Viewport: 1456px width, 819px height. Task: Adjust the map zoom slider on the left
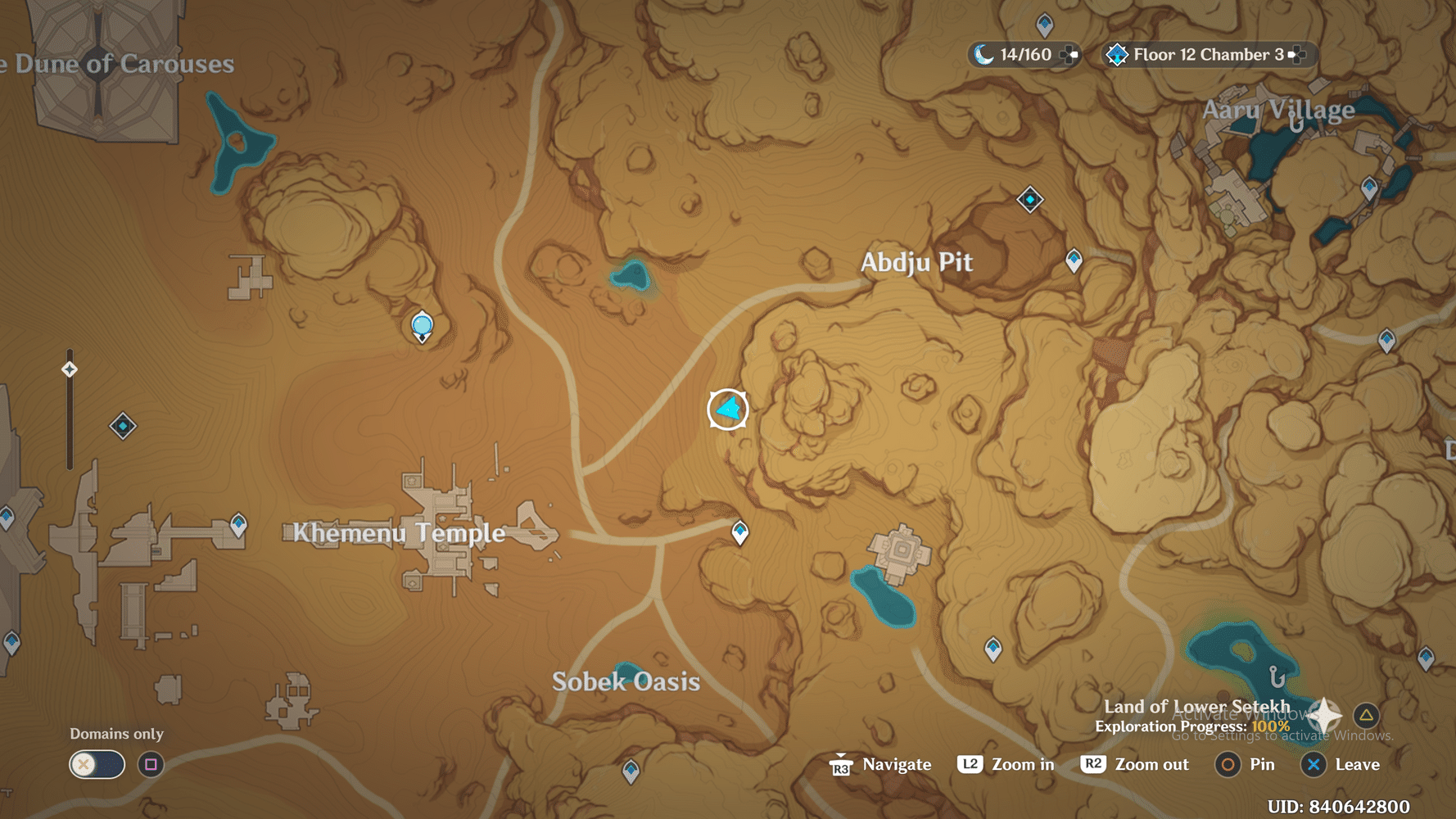click(68, 371)
